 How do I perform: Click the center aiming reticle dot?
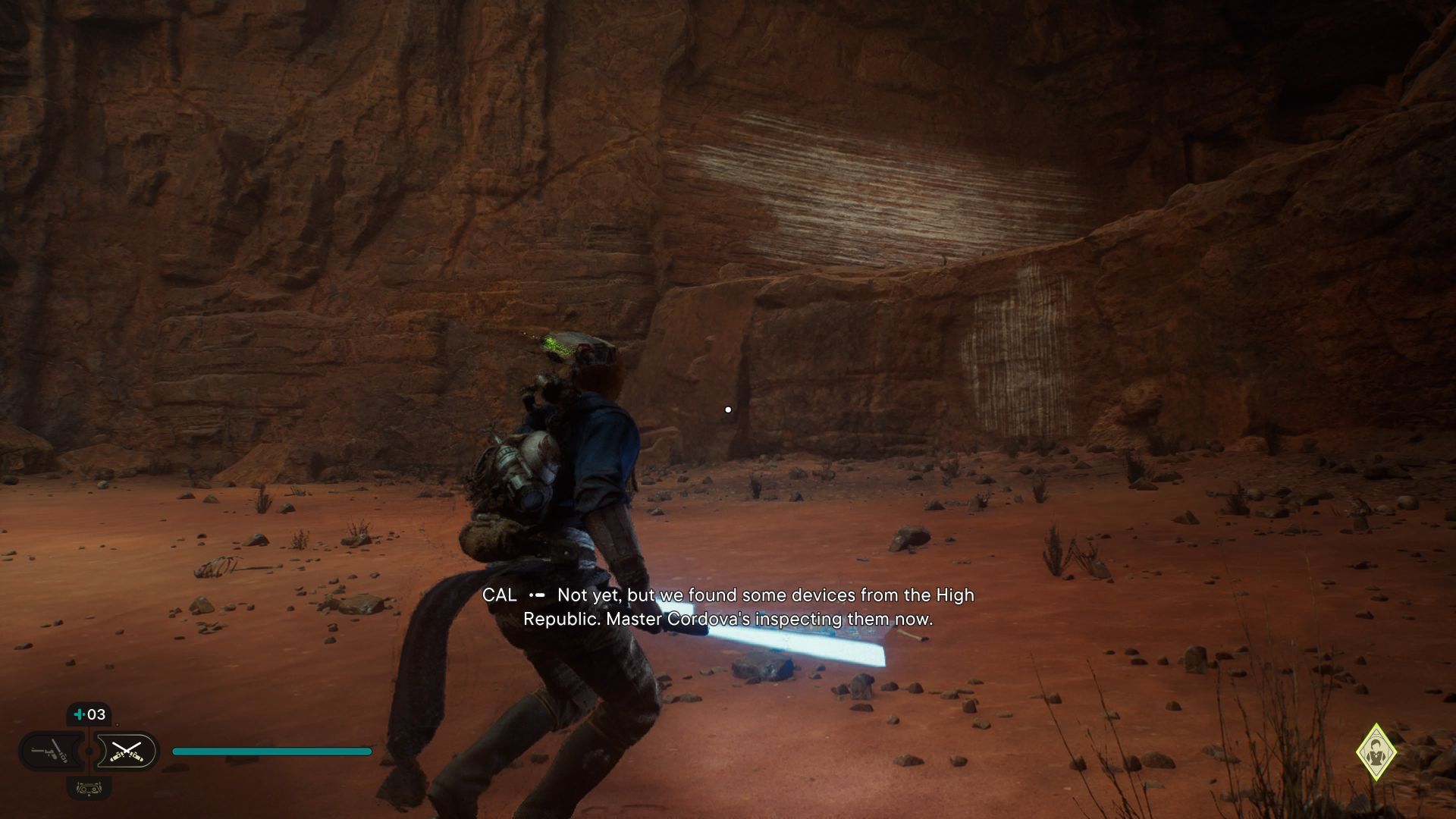pos(729,409)
